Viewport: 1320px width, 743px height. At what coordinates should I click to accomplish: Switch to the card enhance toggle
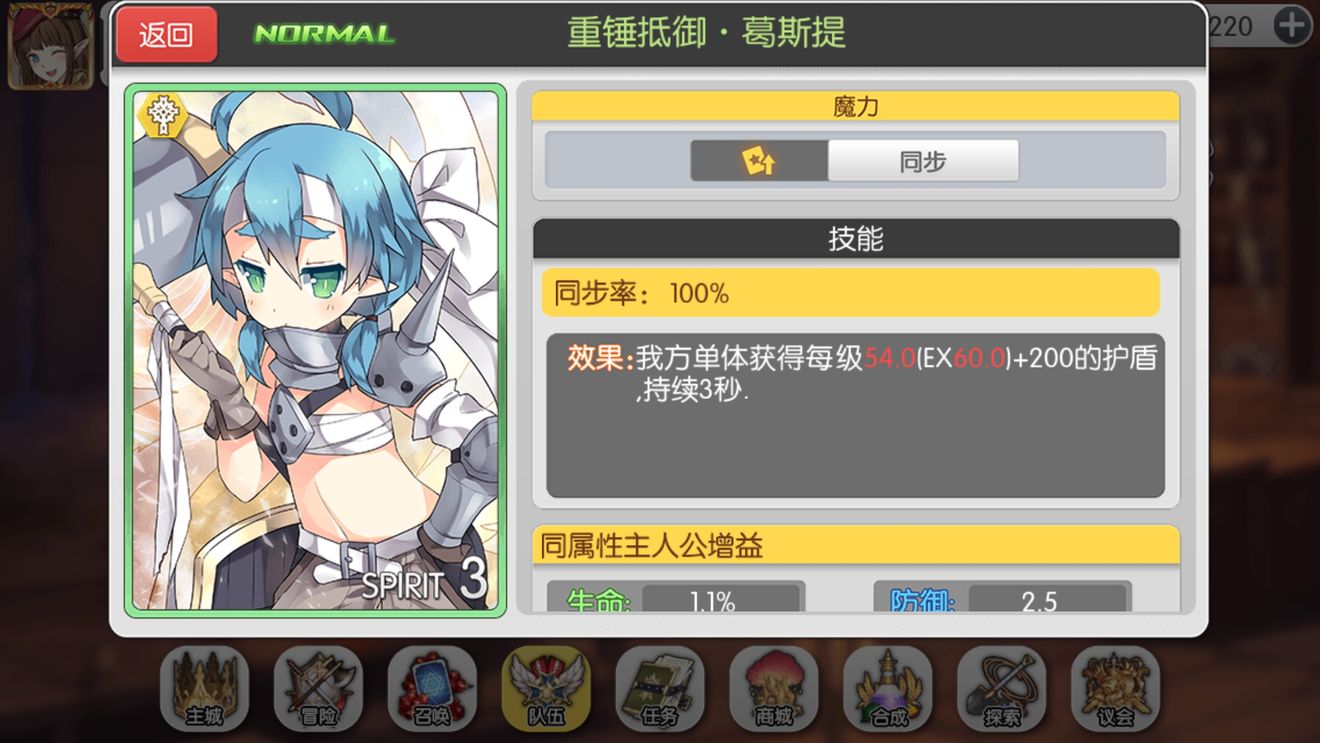pos(761,159)
